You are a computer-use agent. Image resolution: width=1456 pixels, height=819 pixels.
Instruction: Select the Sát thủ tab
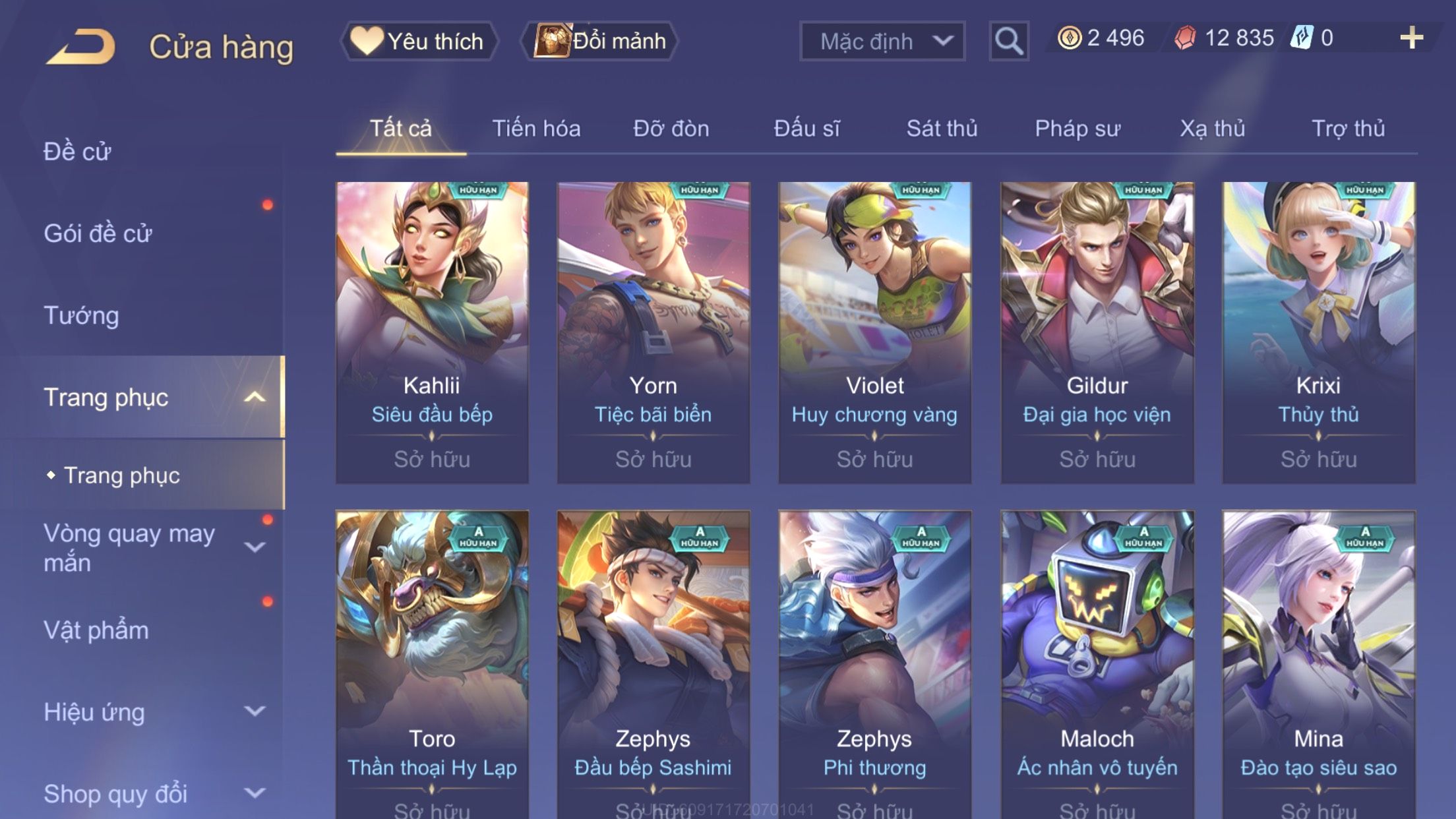pos(942,129)
